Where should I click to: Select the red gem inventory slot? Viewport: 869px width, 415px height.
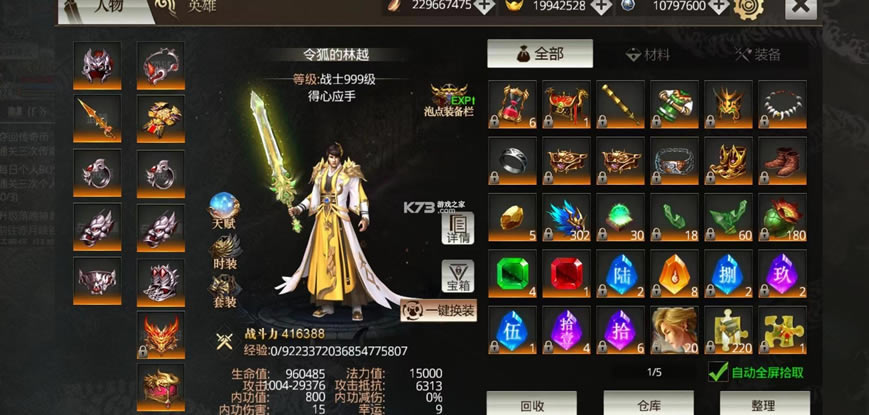coord(567,273)
